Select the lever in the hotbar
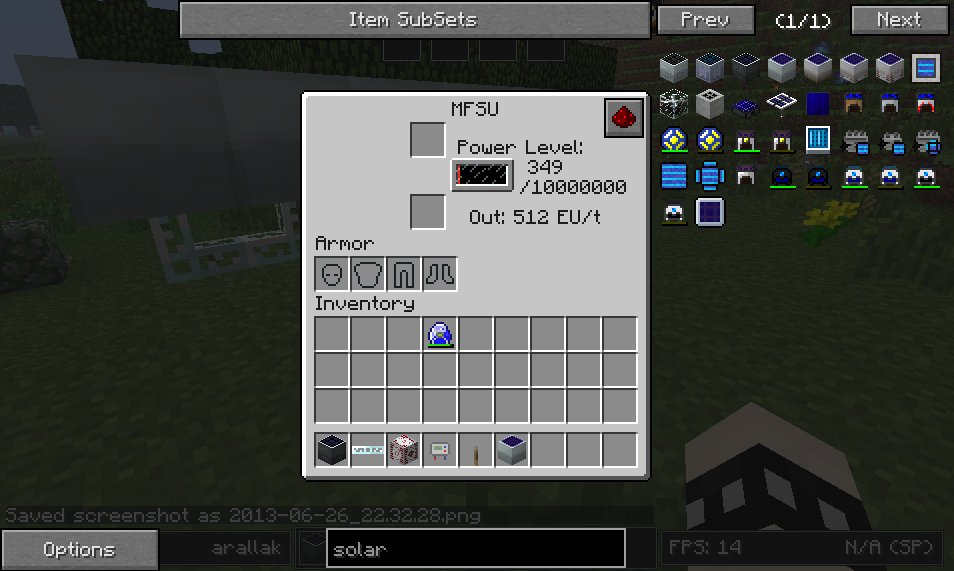Viewport: 954px width, 571px height. (476, 452)
